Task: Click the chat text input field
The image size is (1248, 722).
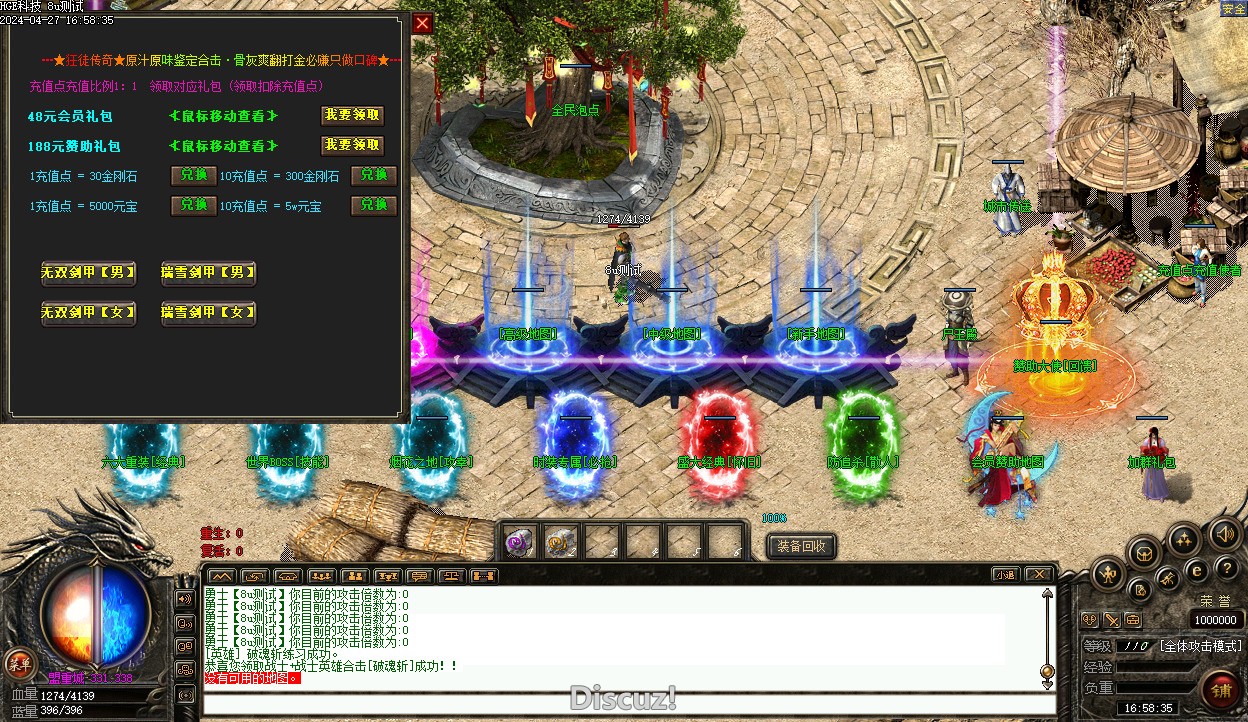Action: 620,703
